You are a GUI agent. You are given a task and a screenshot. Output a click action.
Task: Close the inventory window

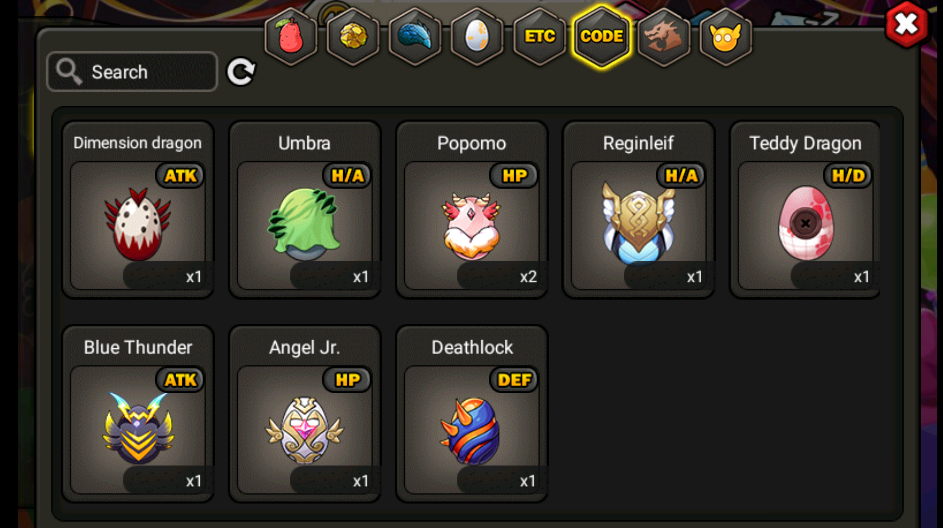tap(906, 25)
